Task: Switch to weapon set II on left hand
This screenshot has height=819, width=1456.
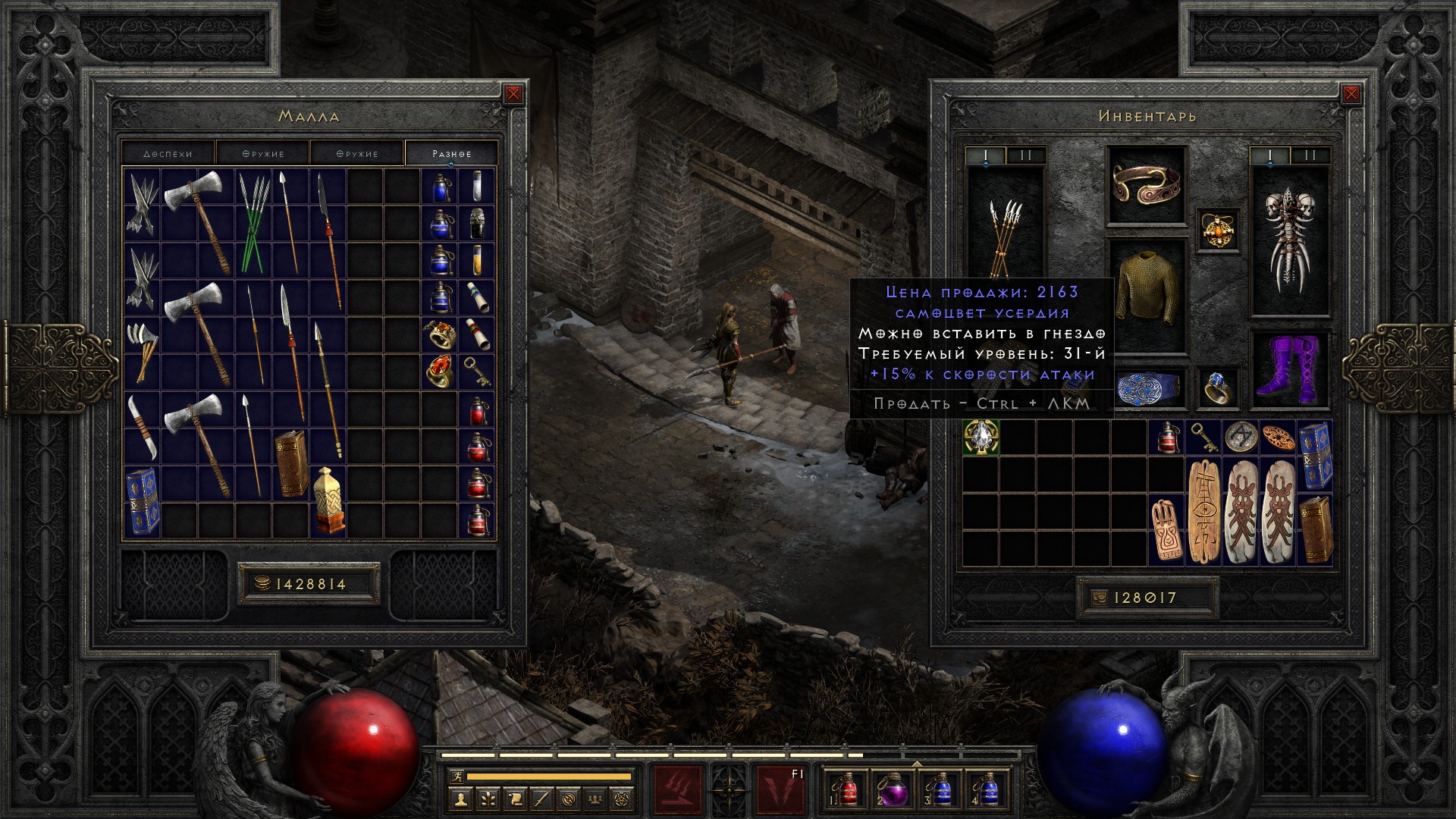Action: pos(1025,155)
